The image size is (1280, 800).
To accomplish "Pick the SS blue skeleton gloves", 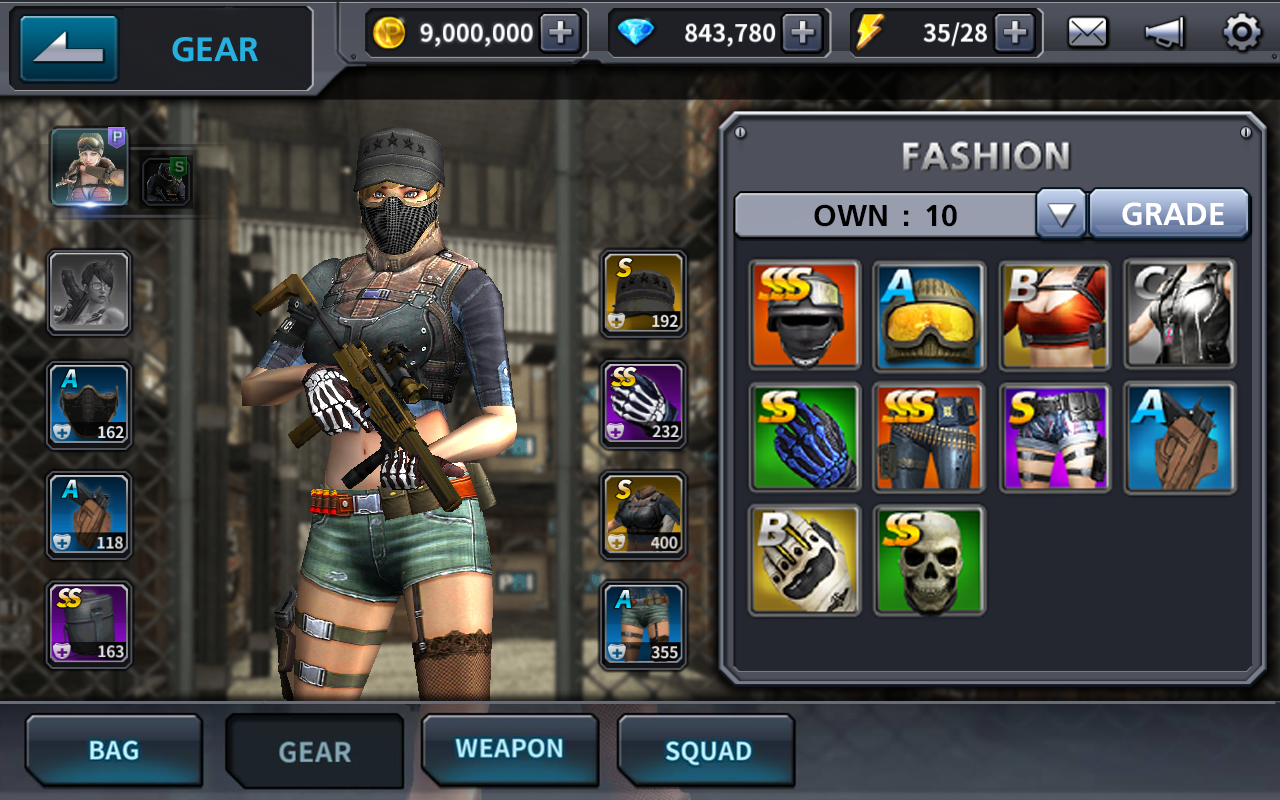I will (805, 438).
